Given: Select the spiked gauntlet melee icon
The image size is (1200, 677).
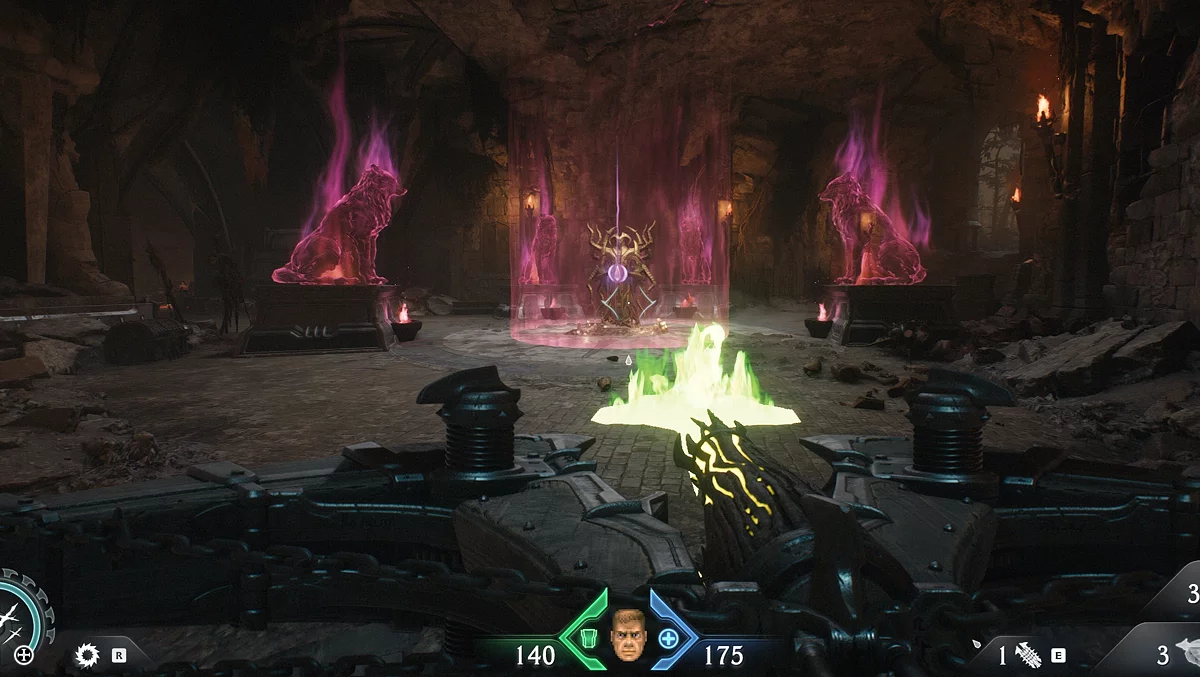Looking at the screenshot, I should pos(1028,655).
